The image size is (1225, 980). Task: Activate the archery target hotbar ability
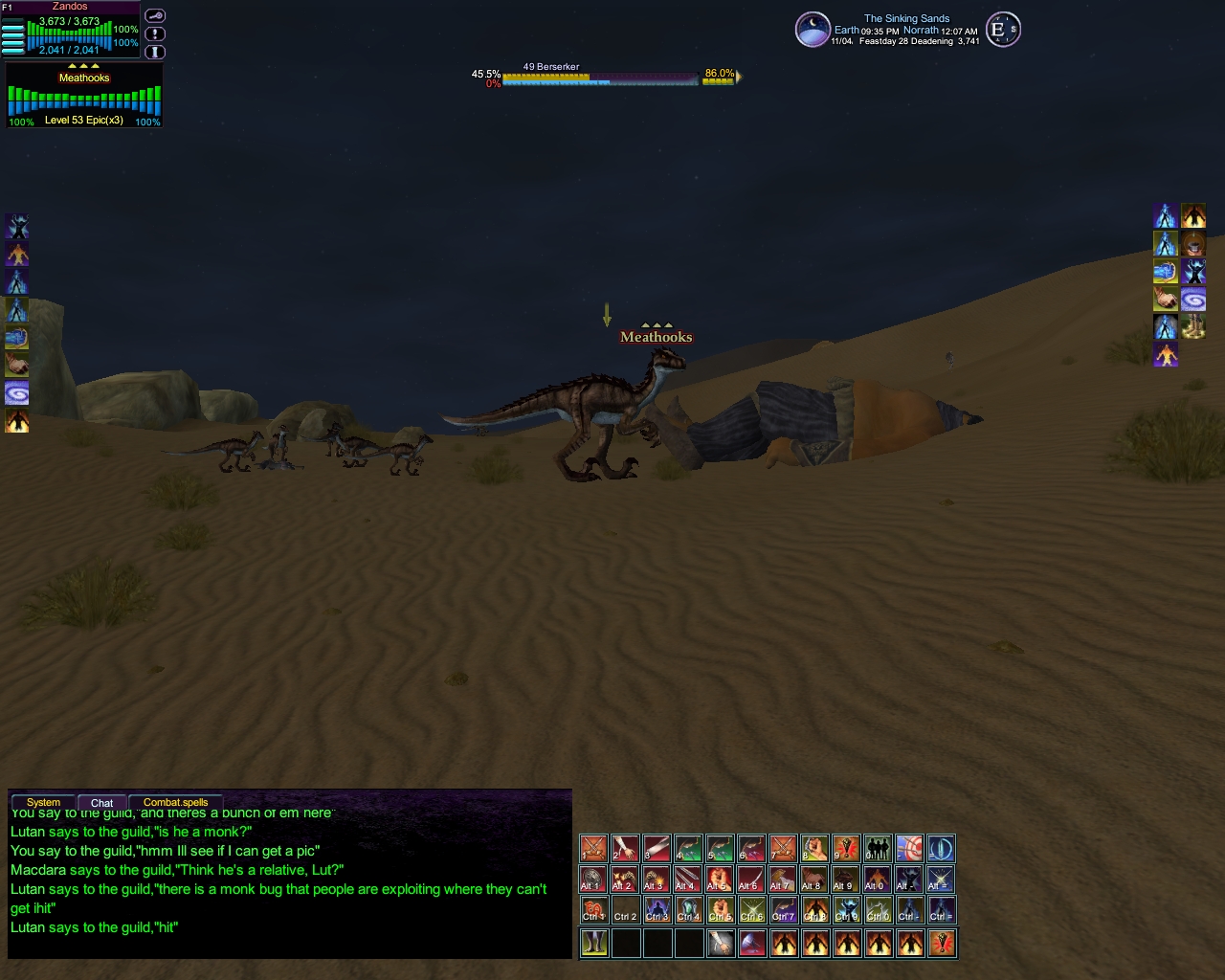point(909,848)
